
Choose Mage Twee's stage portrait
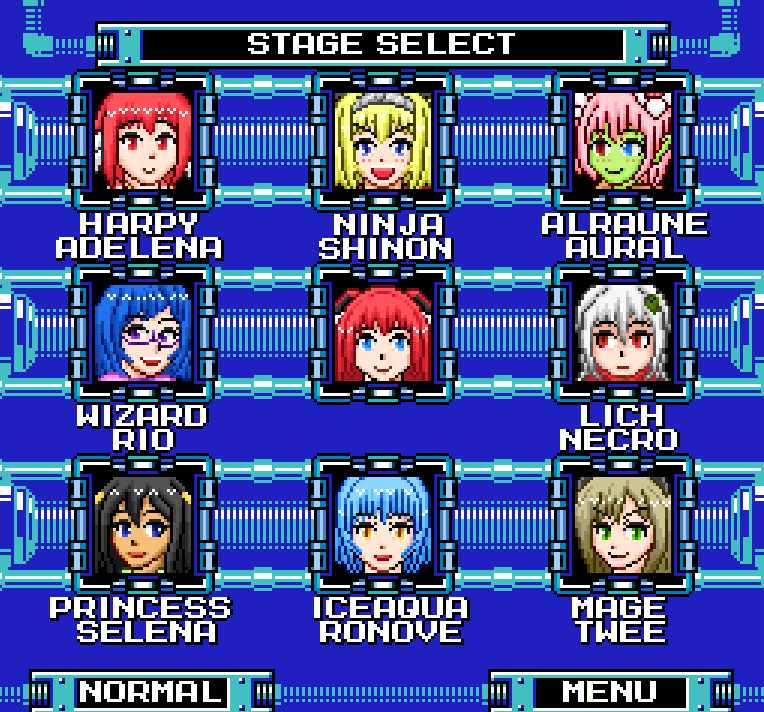(623, 525)
